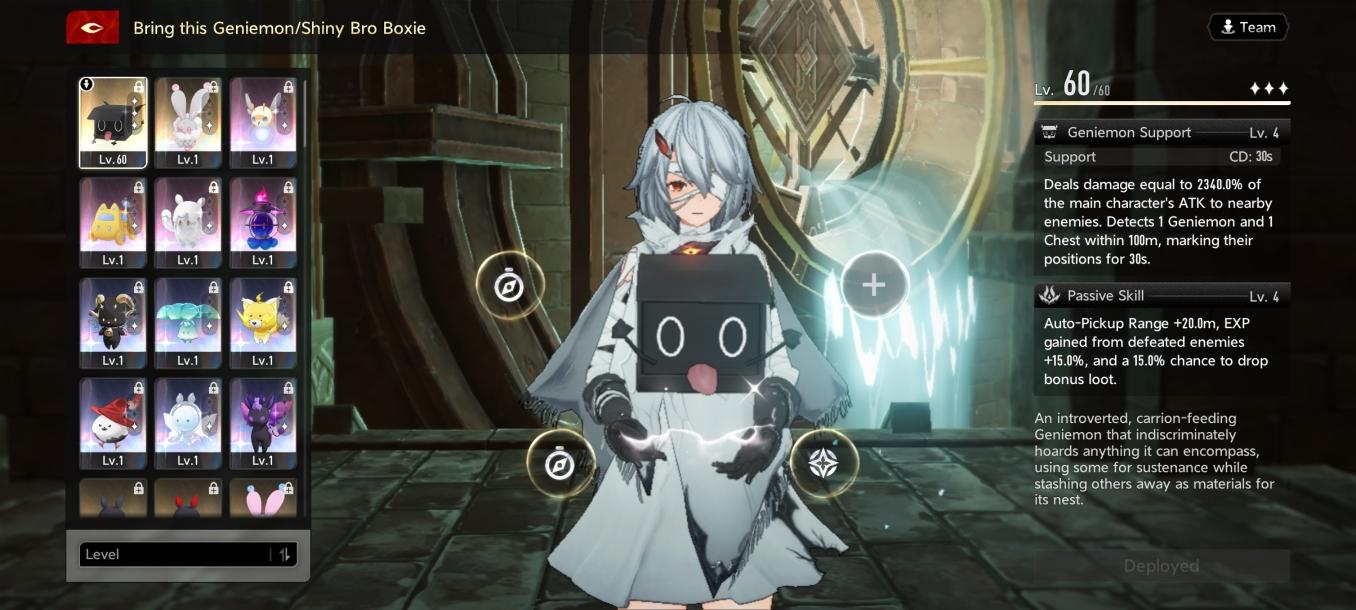Pick the fluffy white Geniemon thumbnail
The image size is (1356, 610).
pos(188,222)
